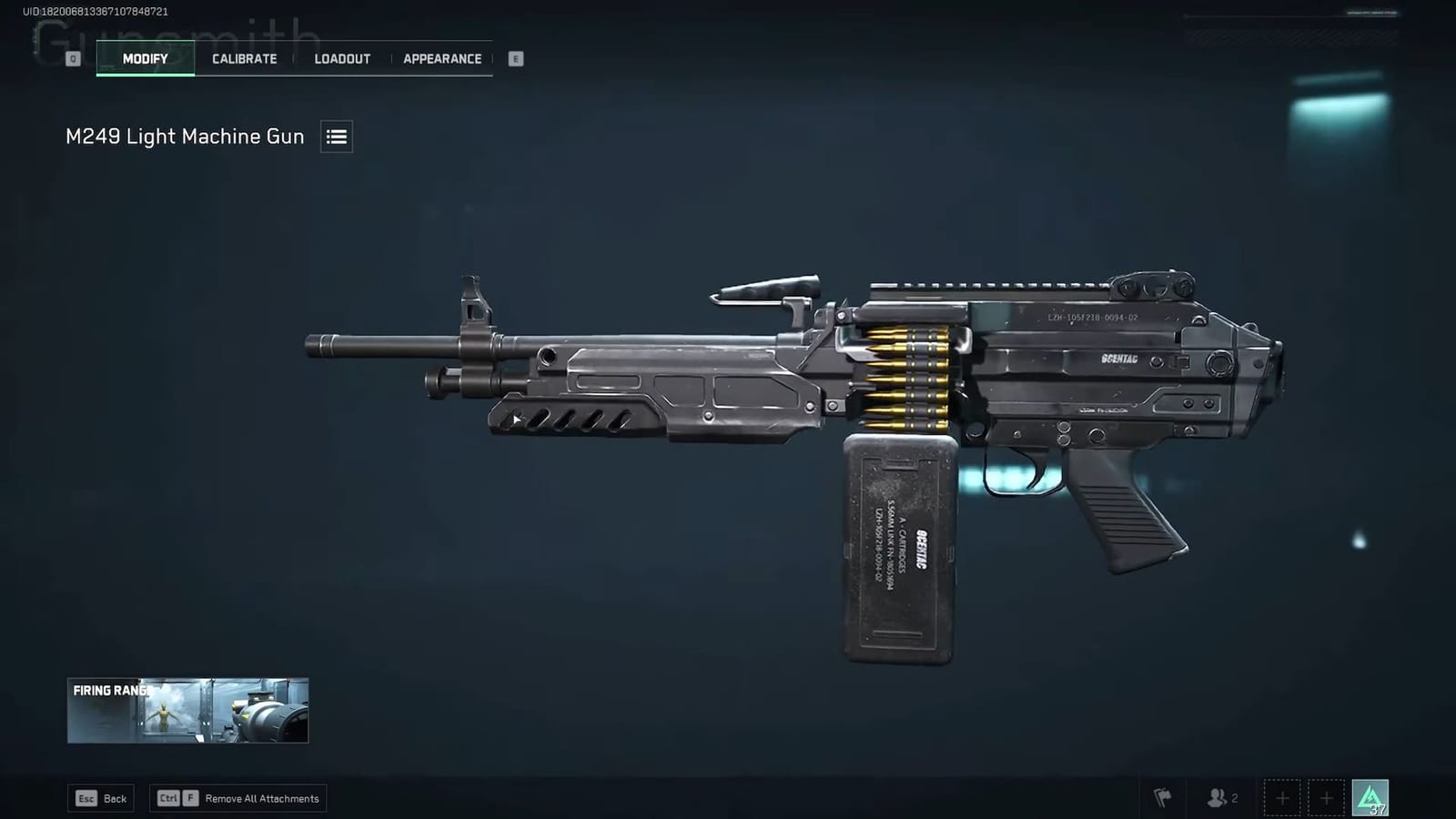Open the Firing Range preview thumbnail
Screen dimensions: 1456x819
click(x=187, y=711)
